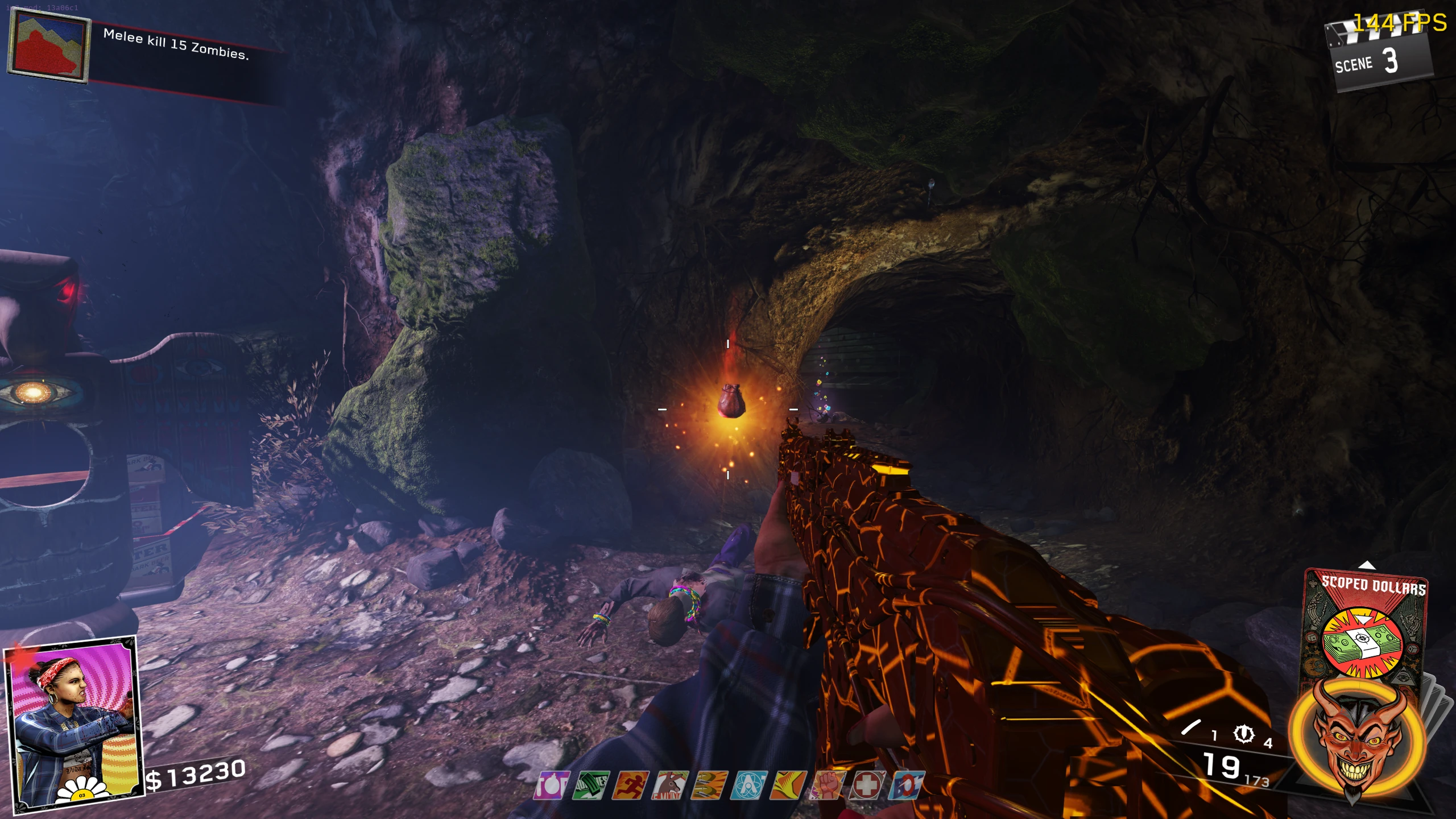Choose the red medical cross perk icon
Screen dimensions: 1456x819
tap(867, 786)
